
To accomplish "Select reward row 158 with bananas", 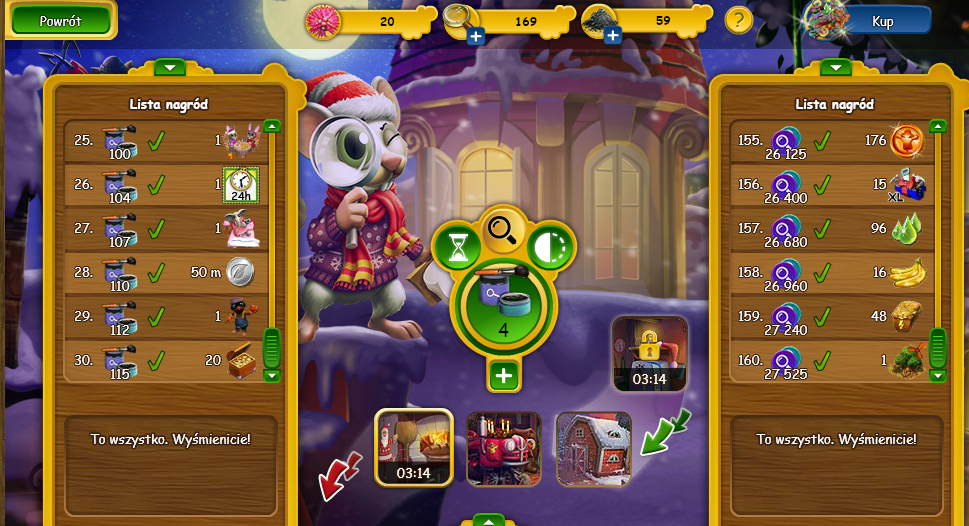I will point(832,272).
